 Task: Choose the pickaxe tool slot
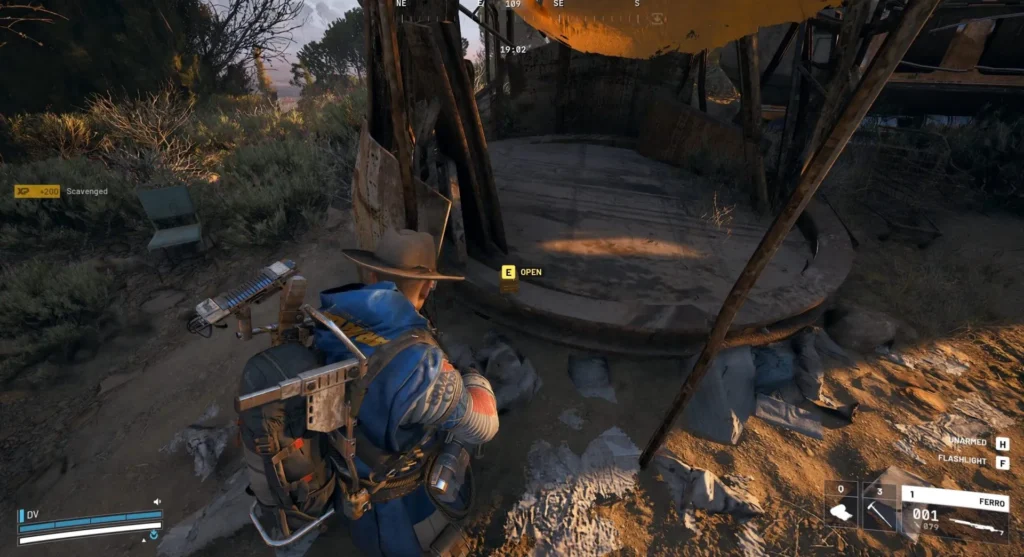coord(879,511)
